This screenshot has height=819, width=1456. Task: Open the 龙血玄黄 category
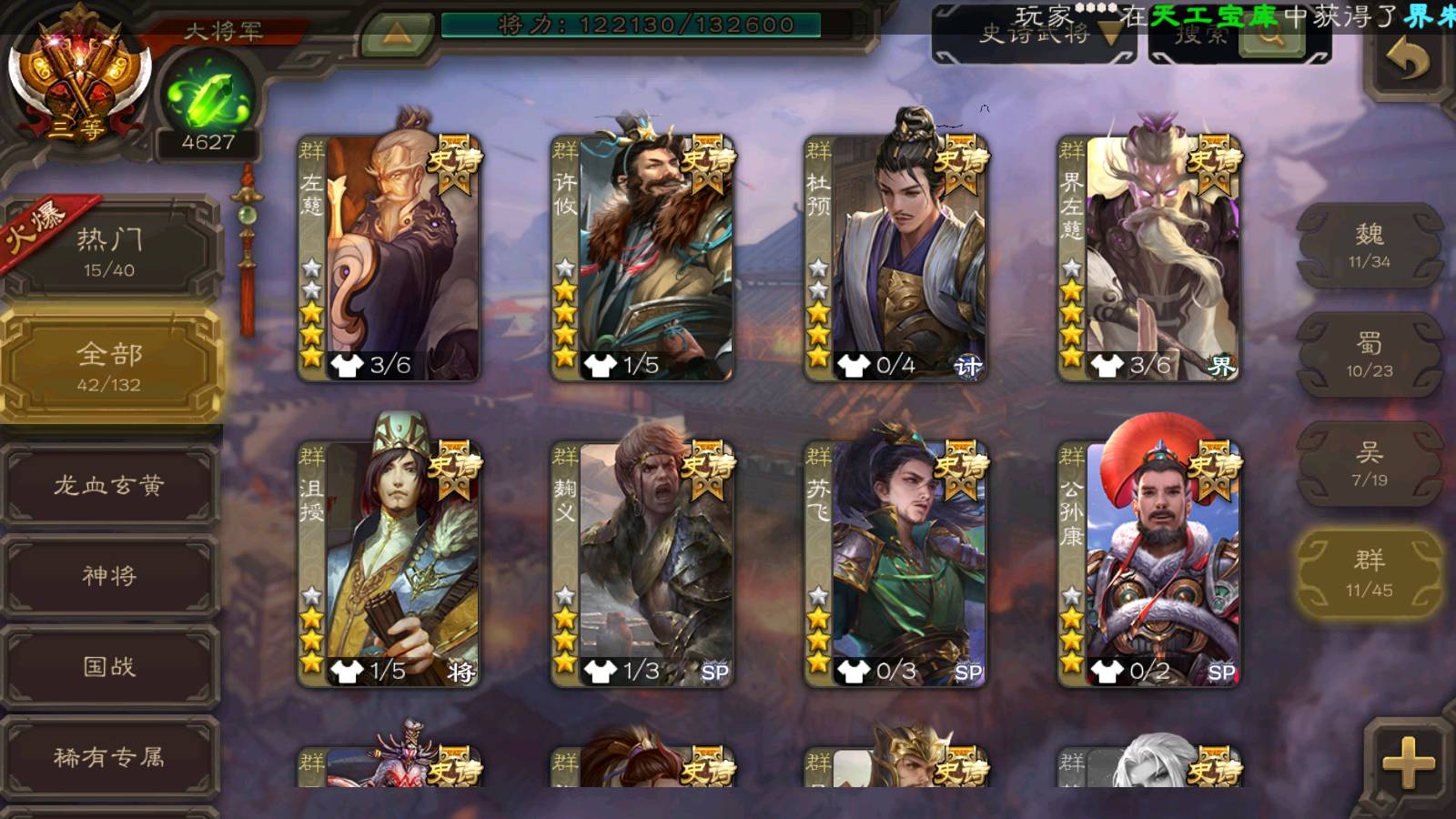109,485
